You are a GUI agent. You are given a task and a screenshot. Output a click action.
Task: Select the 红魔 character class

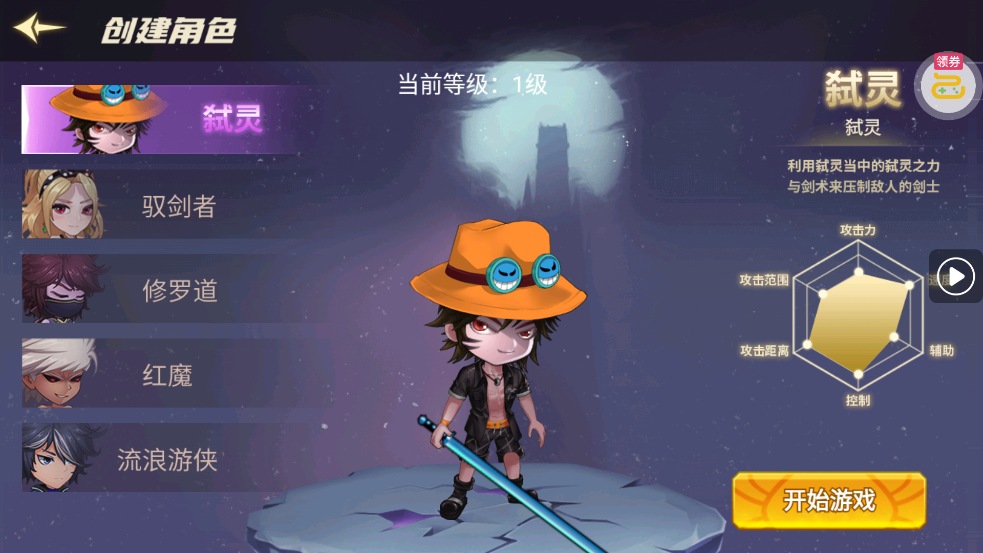(x=160, y=375)
